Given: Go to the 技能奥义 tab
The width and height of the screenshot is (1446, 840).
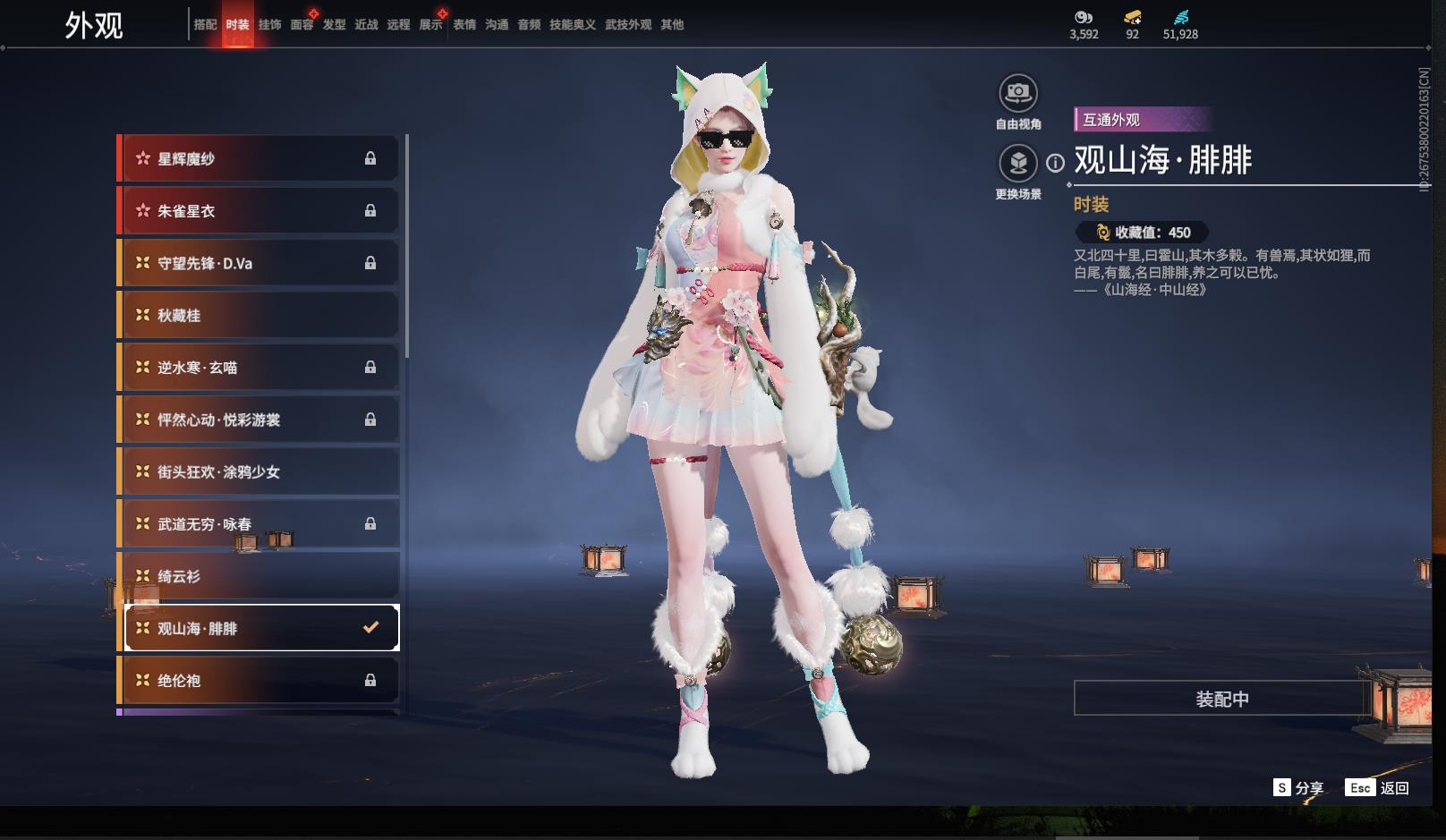Looking at the screenshot, I should [572, 25].
